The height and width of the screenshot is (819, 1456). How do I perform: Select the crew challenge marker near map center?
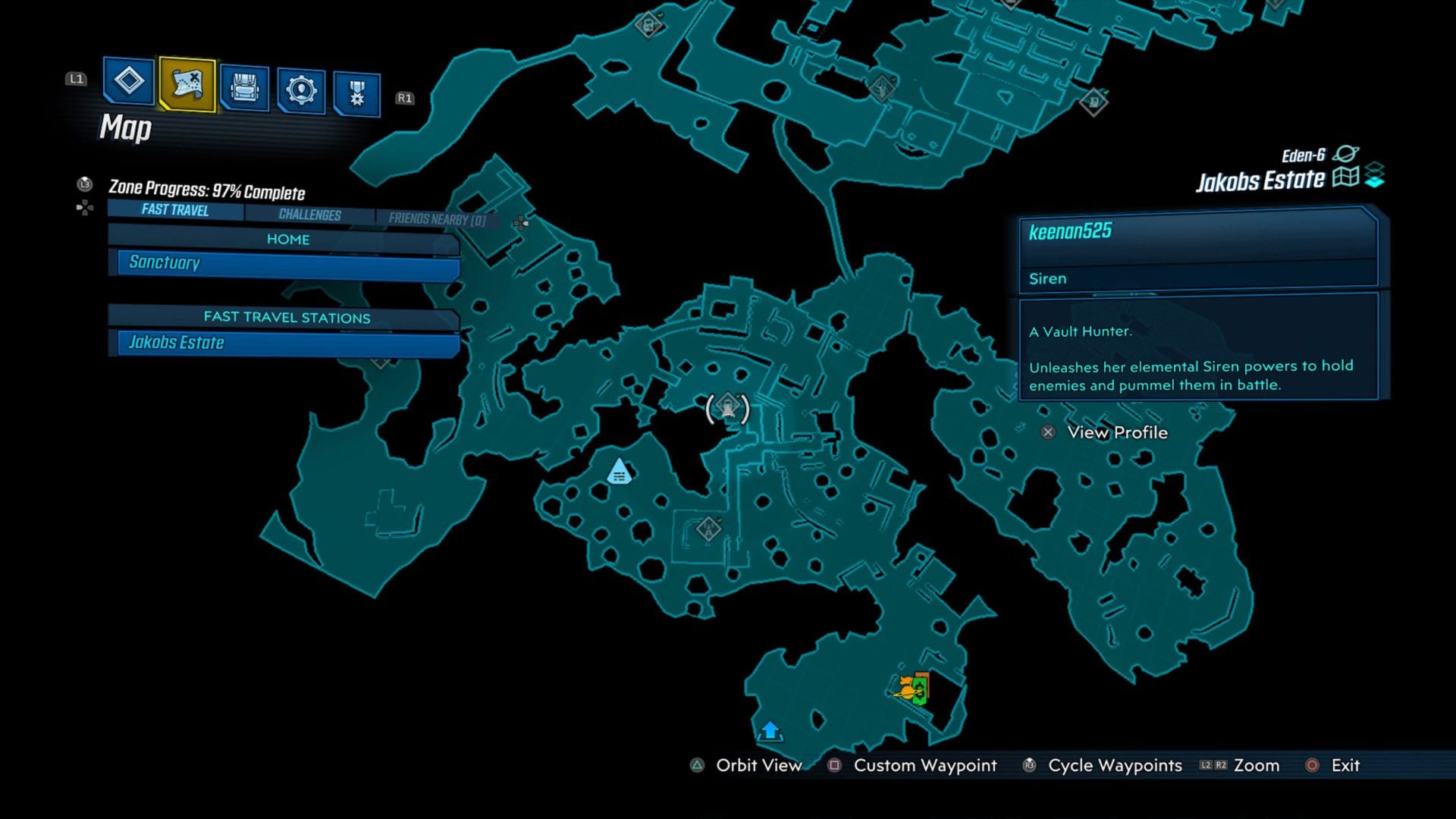point(709,529)
